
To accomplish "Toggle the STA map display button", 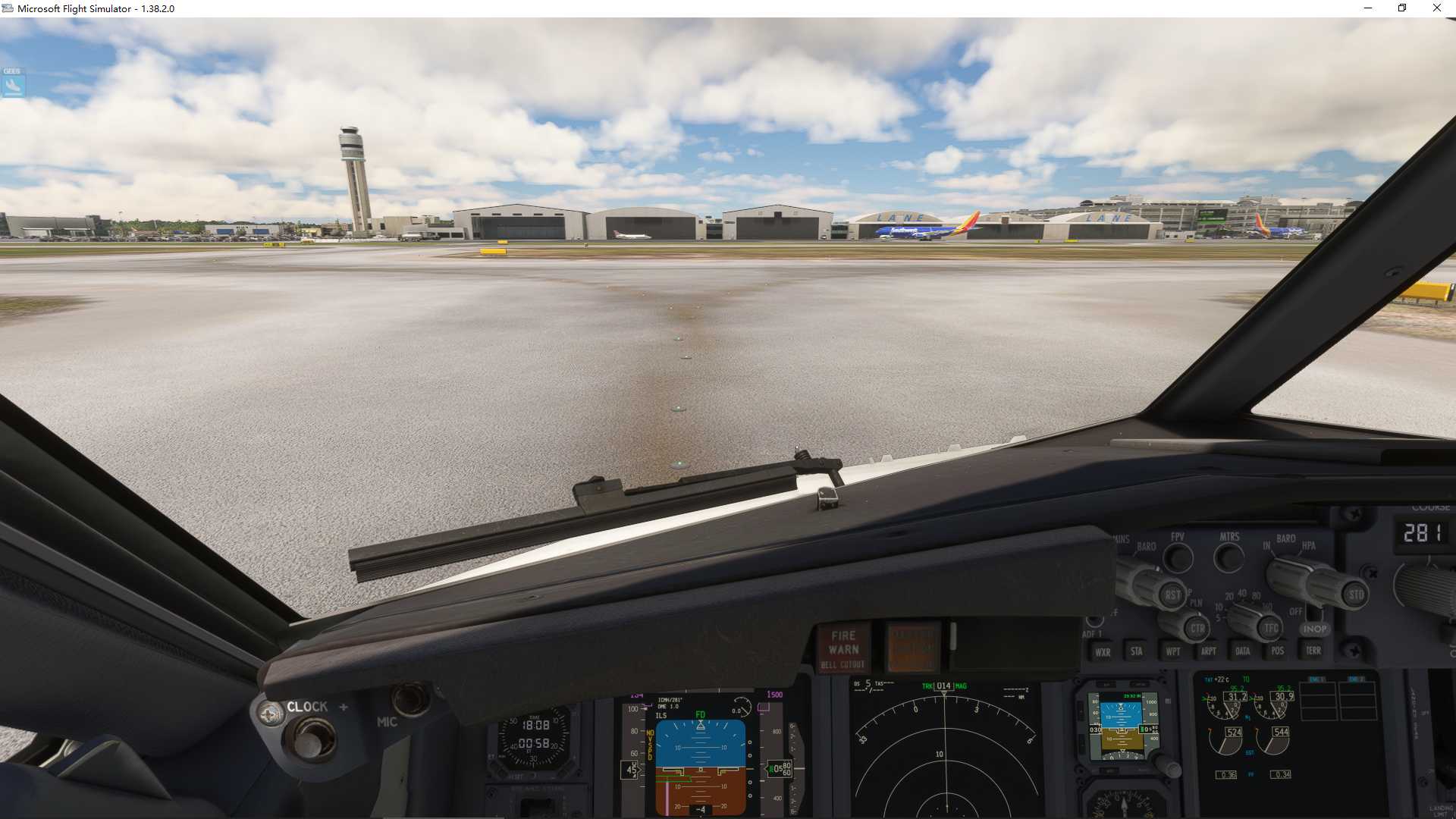I will (1136, 651).
